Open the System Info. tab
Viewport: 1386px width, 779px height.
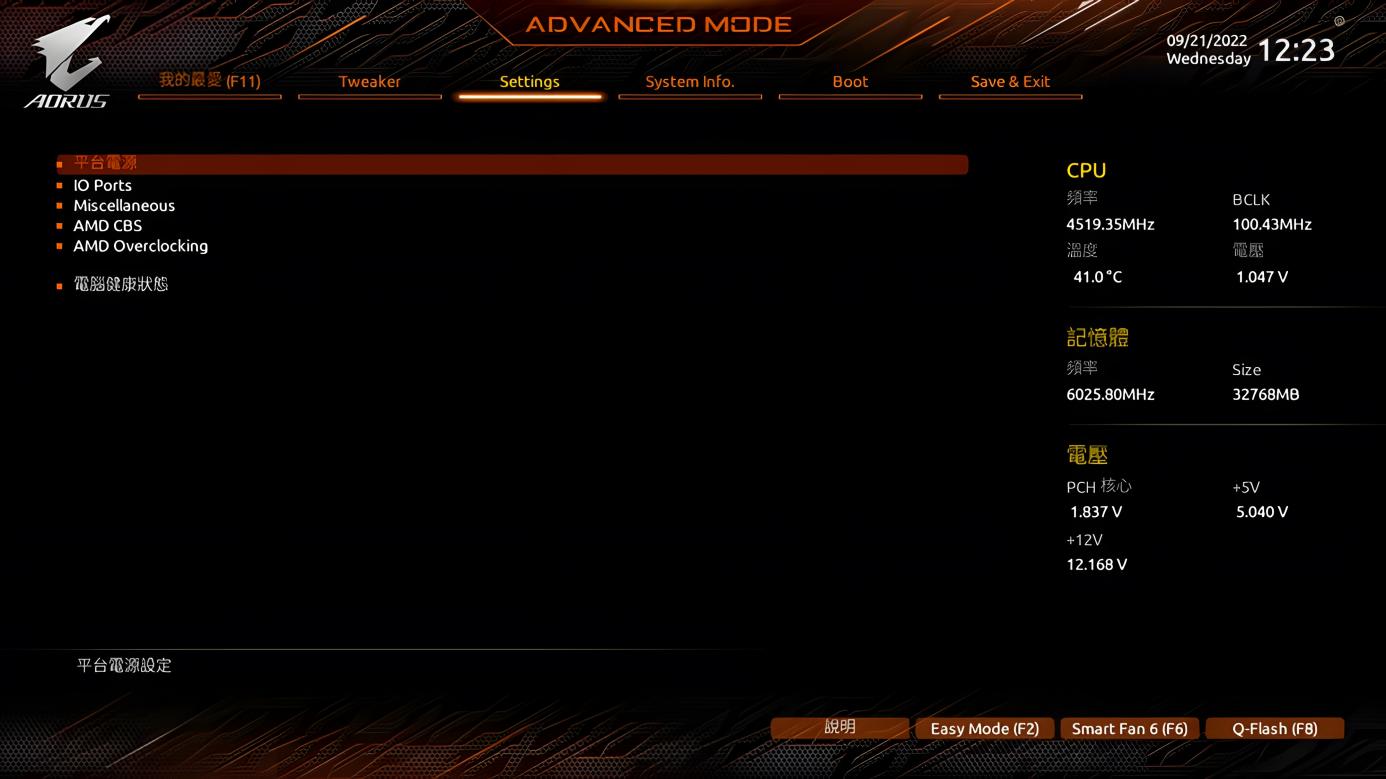click(690, 82)
